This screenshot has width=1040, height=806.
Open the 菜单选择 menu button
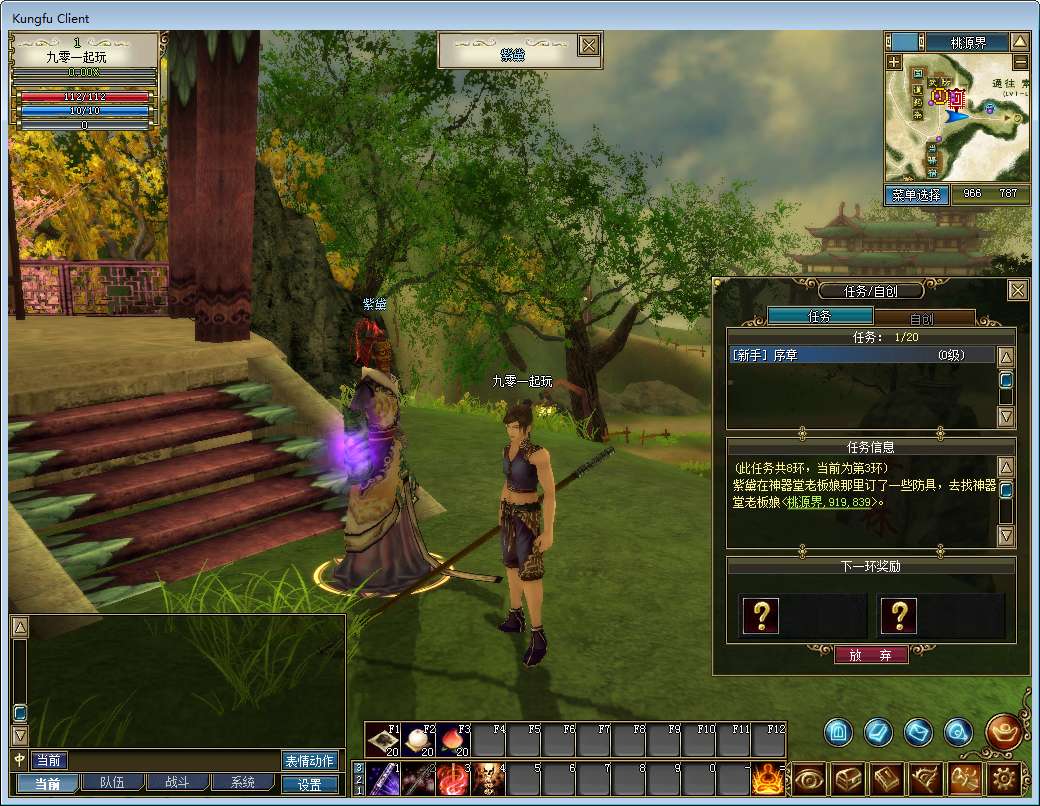(917, 195)
